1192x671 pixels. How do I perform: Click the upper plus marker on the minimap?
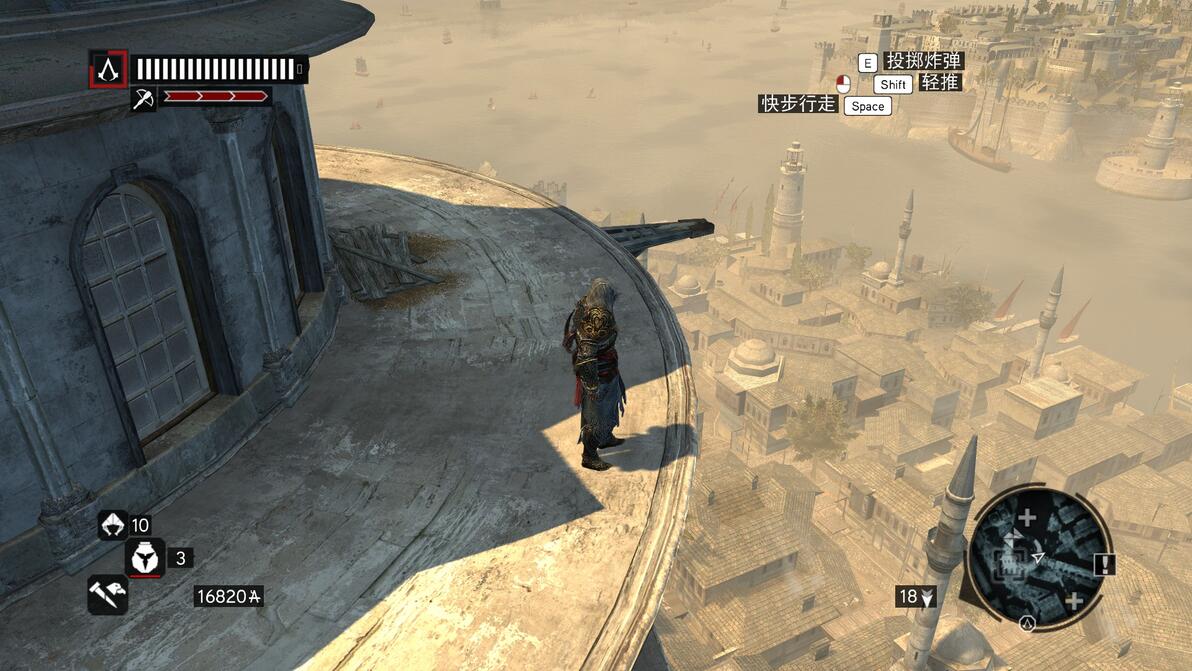pos(1027,518)
